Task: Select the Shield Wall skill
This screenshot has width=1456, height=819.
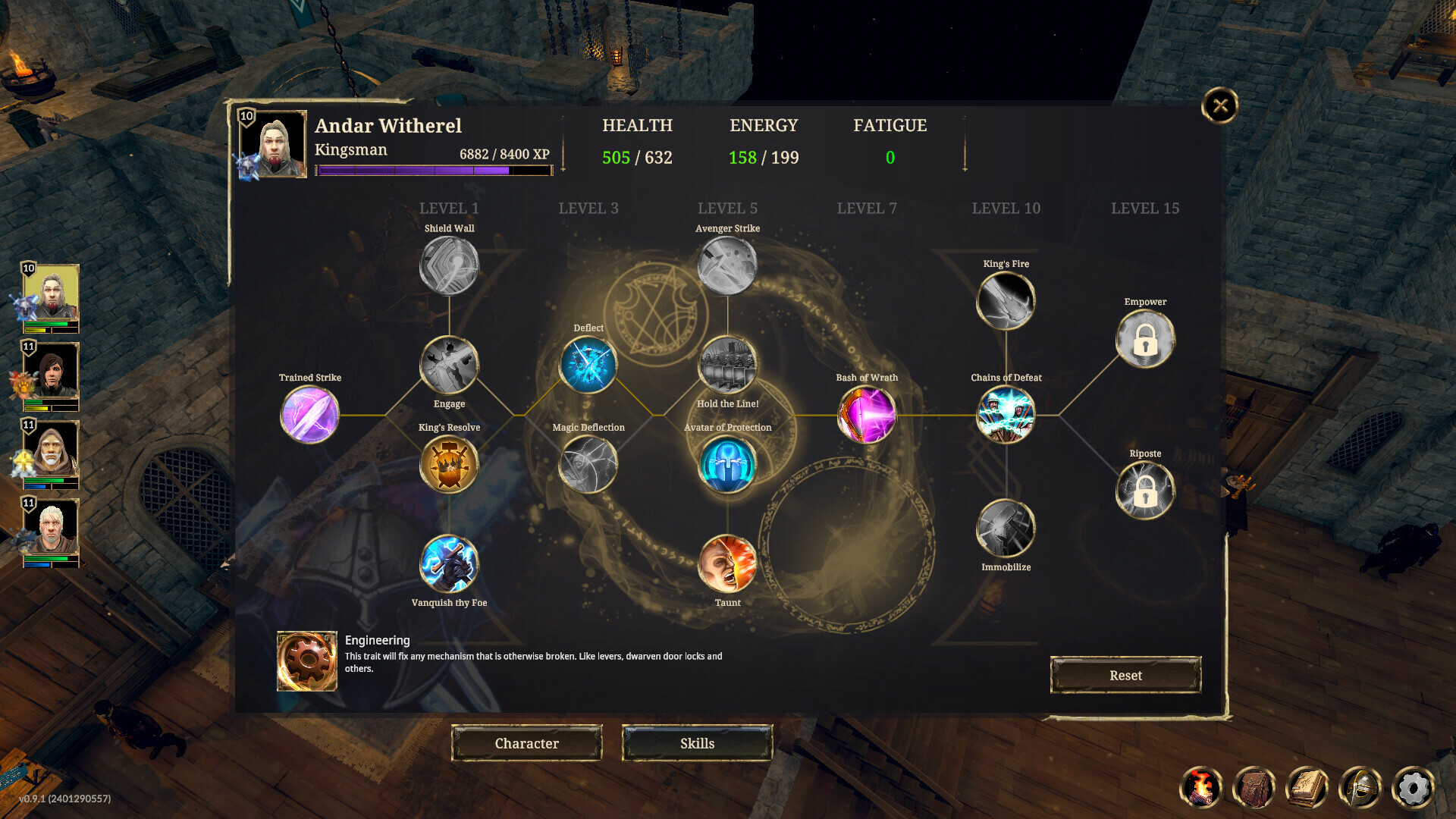Action: point(448,265)
